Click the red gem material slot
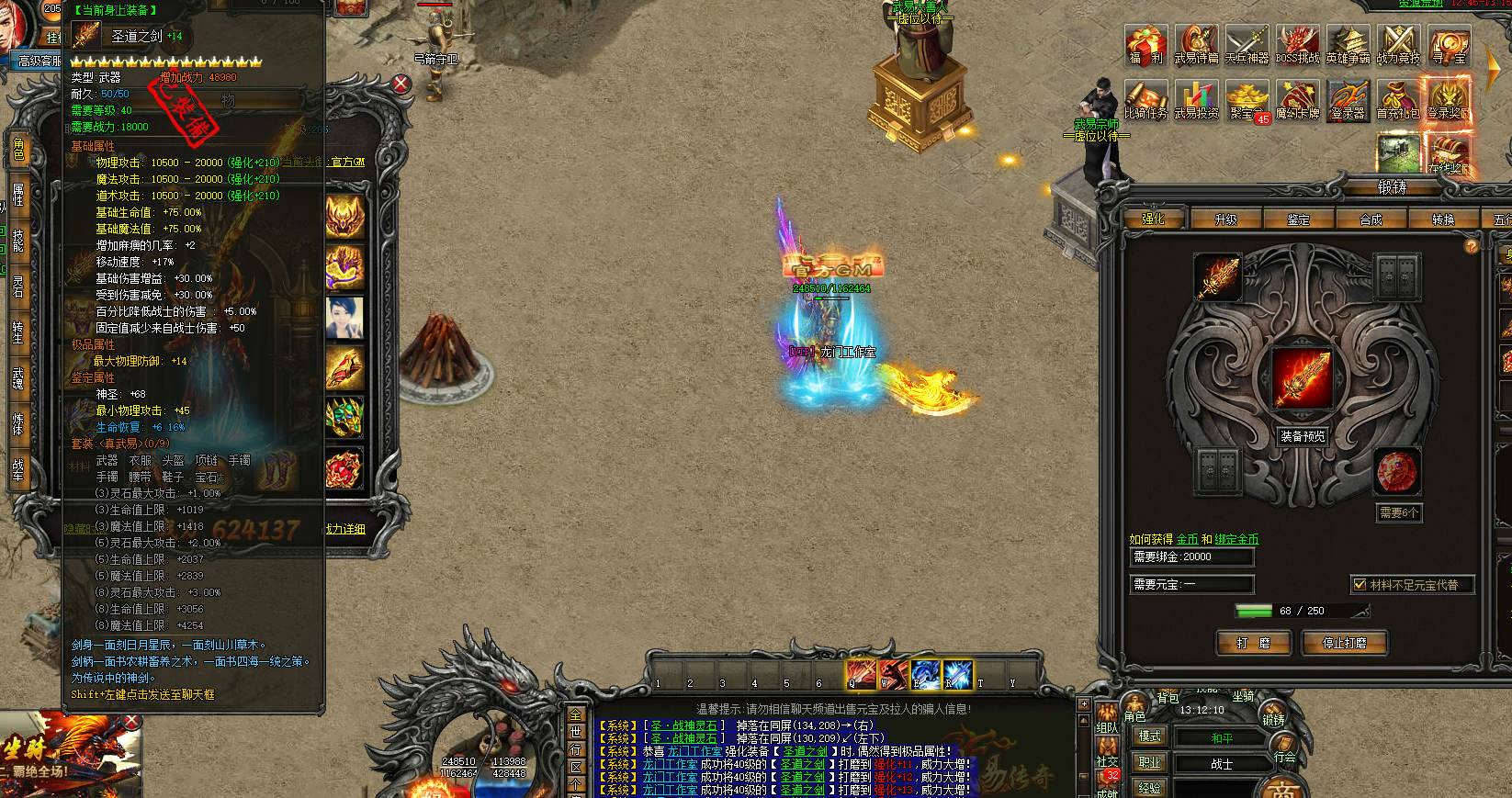The width and height of the screenshot is (1512, 798). coord(1397,473)
